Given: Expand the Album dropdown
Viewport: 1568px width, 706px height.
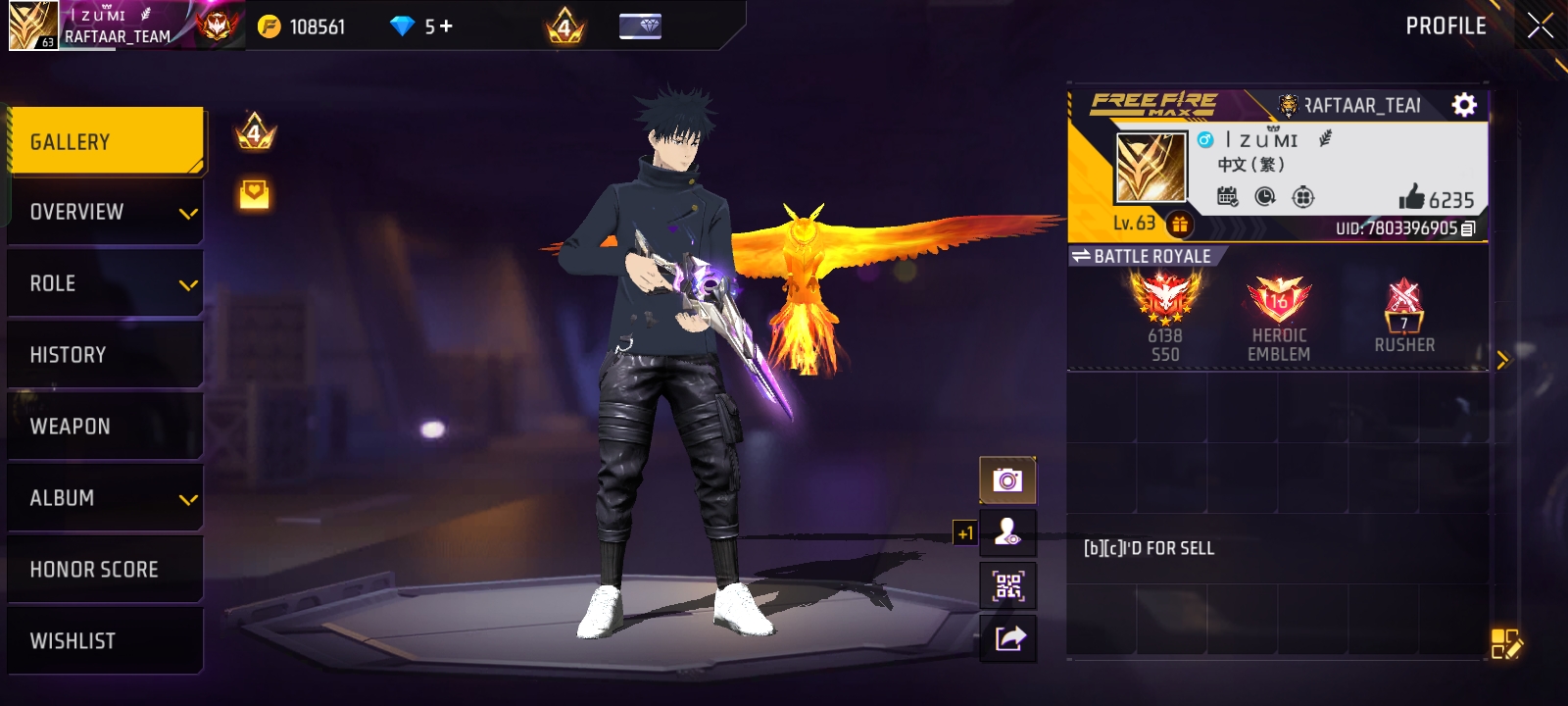Looking at the screenshot, I should coord(106,498).
